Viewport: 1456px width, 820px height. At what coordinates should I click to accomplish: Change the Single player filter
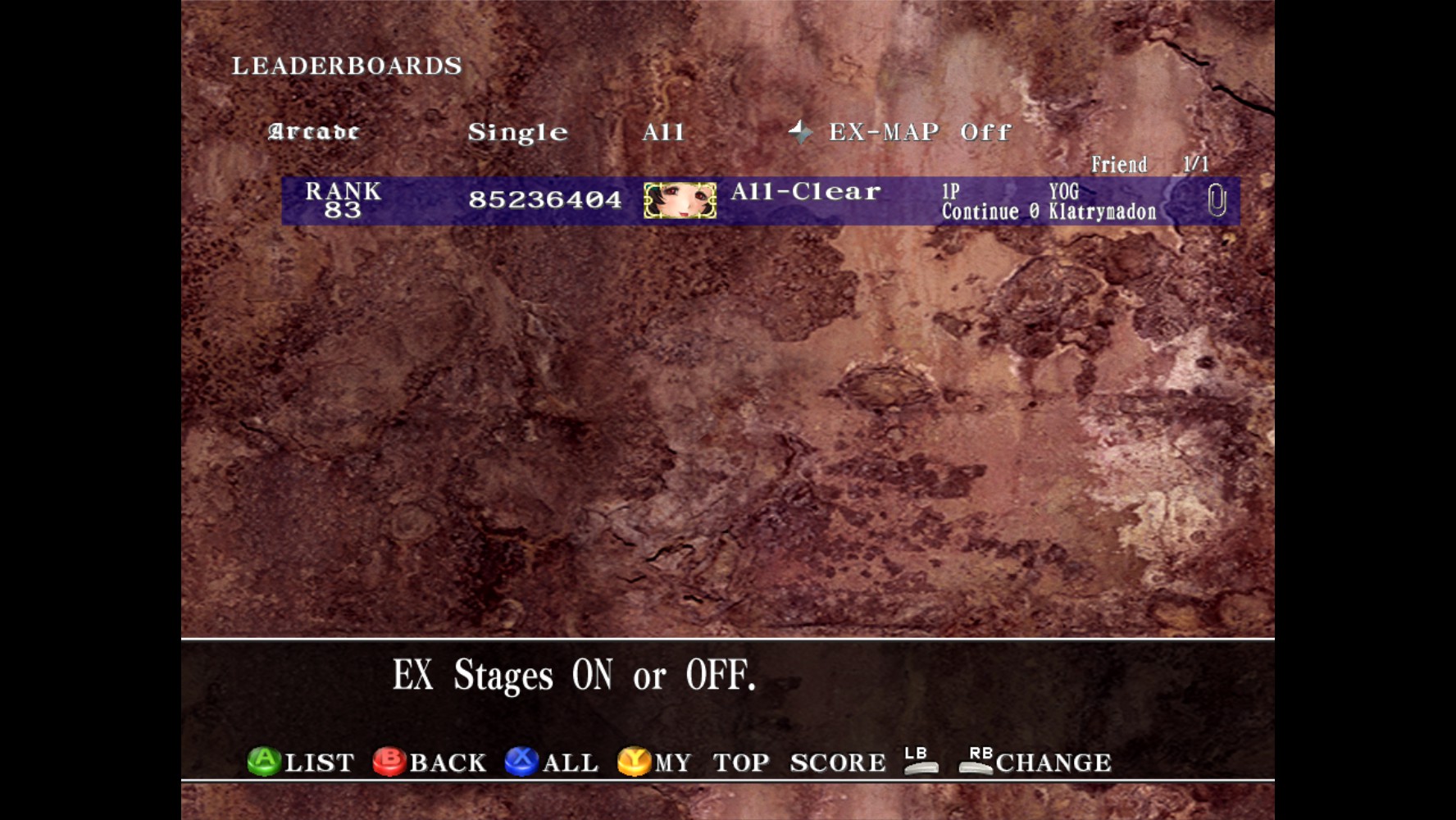(517, 133)
